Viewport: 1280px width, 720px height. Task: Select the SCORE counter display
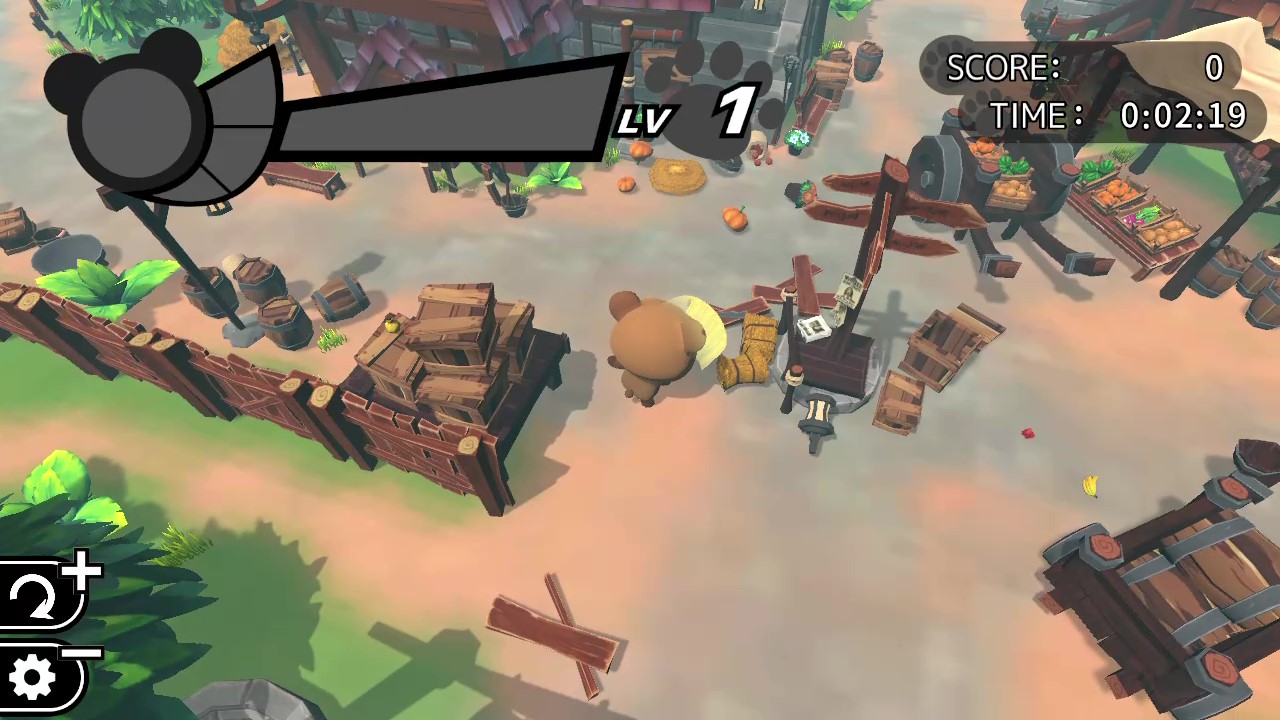pos(1080,68)
